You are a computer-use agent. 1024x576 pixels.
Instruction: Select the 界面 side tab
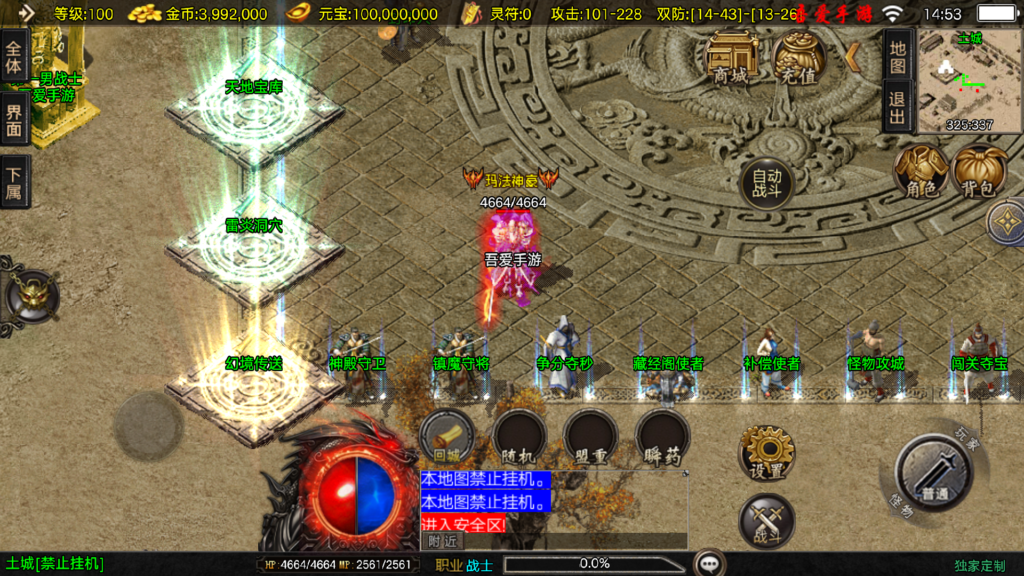(14, 120)
